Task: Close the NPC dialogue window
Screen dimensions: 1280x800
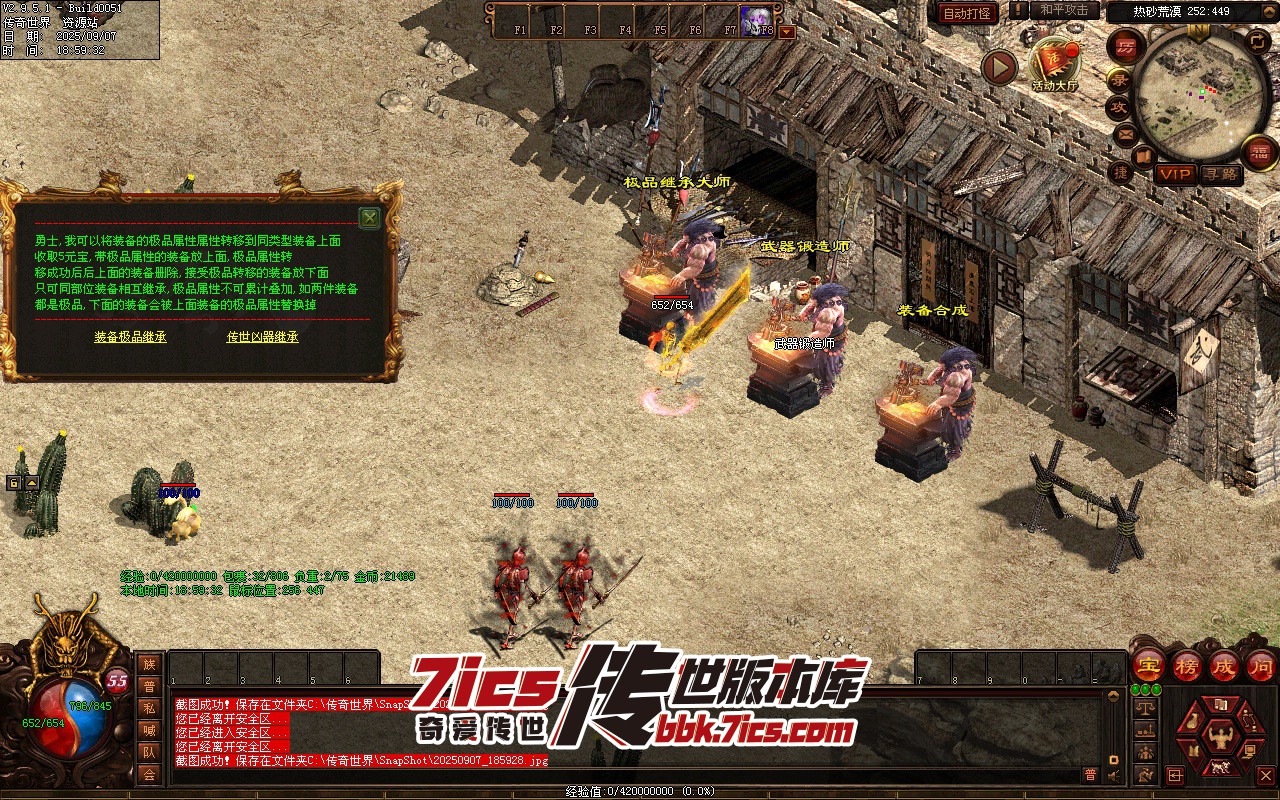Action: point(370,218)
